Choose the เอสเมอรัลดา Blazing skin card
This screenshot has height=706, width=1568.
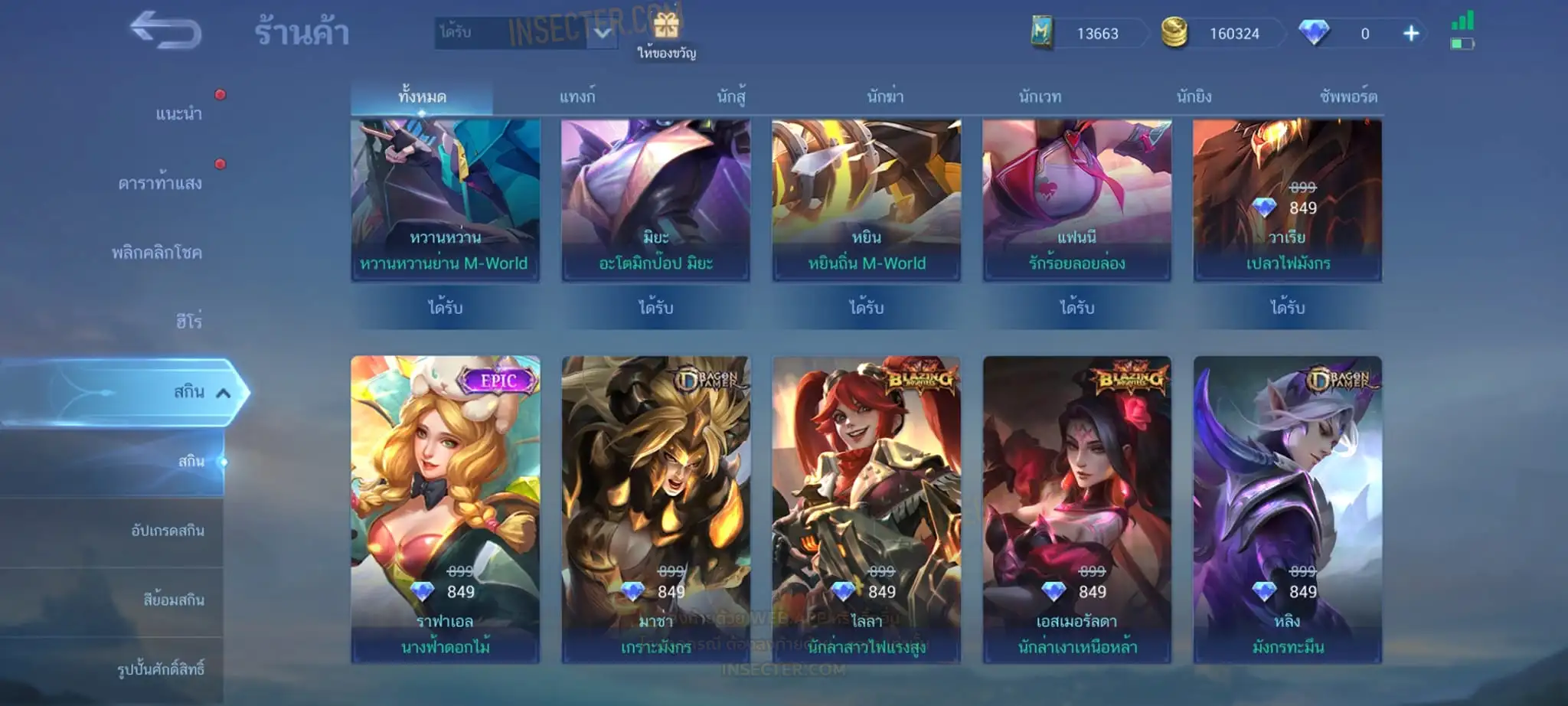1076,508
